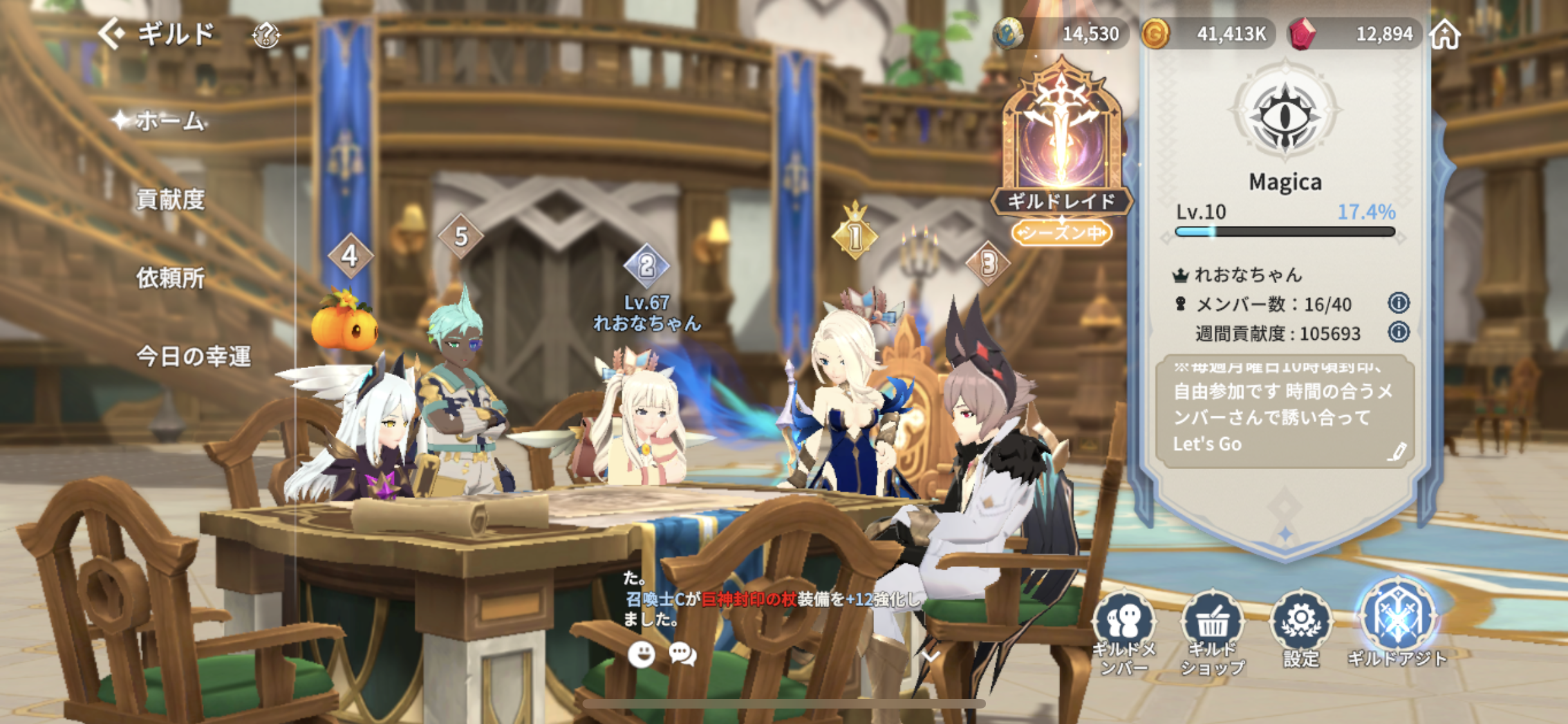Viewport: 1568px width, 724px height.
Task: Show info for 週間貢献度 weekly contribution
Action: coord(1398,332)
